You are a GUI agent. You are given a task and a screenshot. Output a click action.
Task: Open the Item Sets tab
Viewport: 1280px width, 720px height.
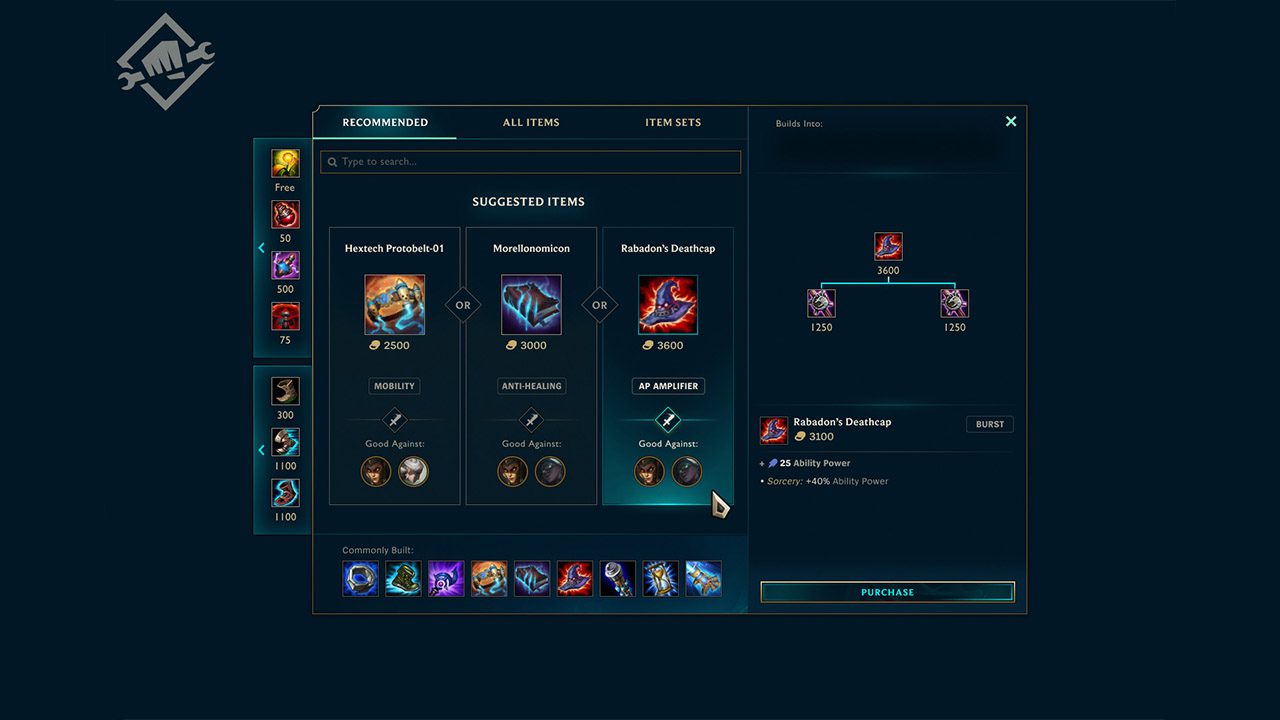coord(673,123)
